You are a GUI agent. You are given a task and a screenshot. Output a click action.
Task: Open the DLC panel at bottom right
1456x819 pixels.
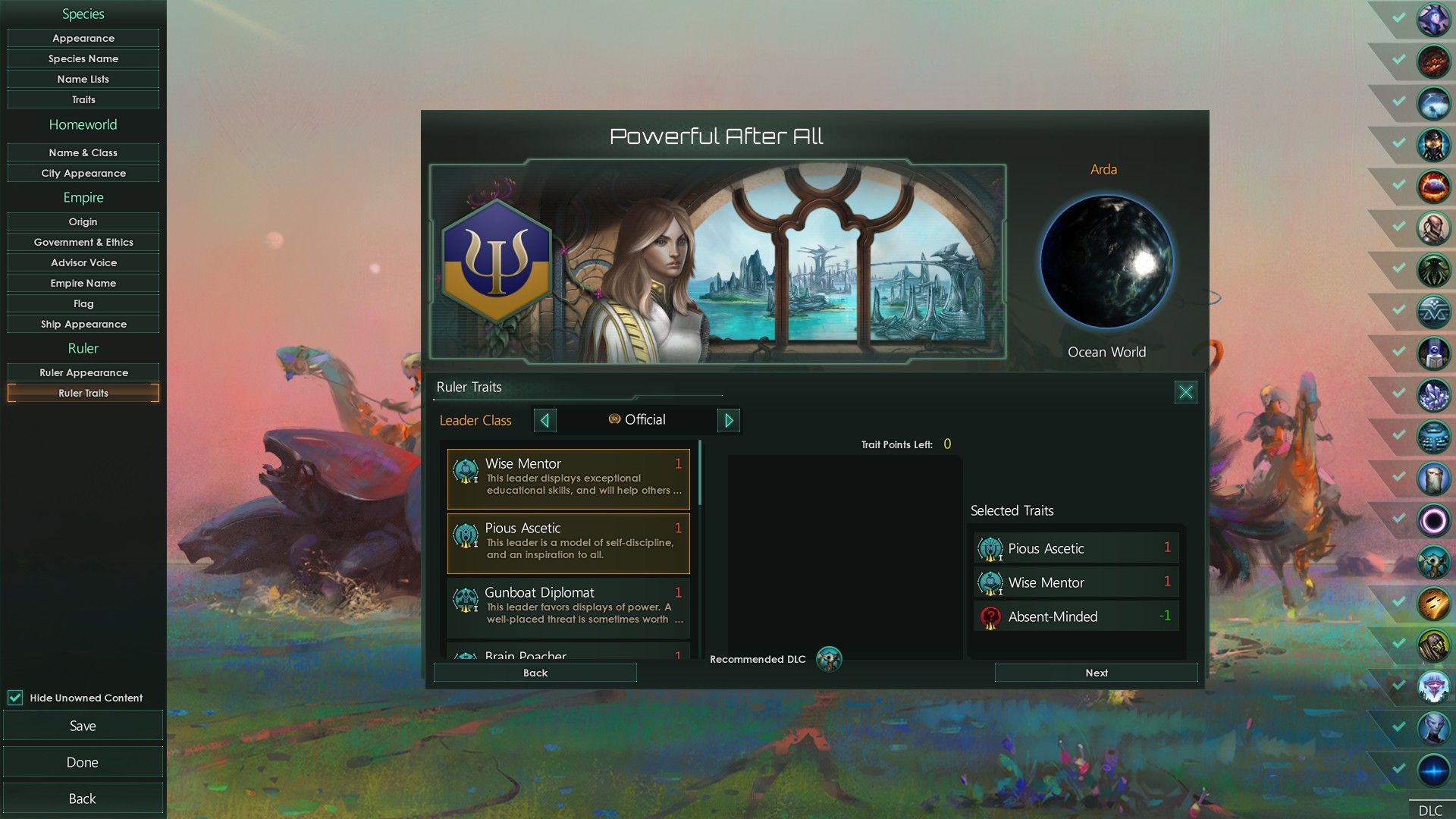click(1429, 809)
